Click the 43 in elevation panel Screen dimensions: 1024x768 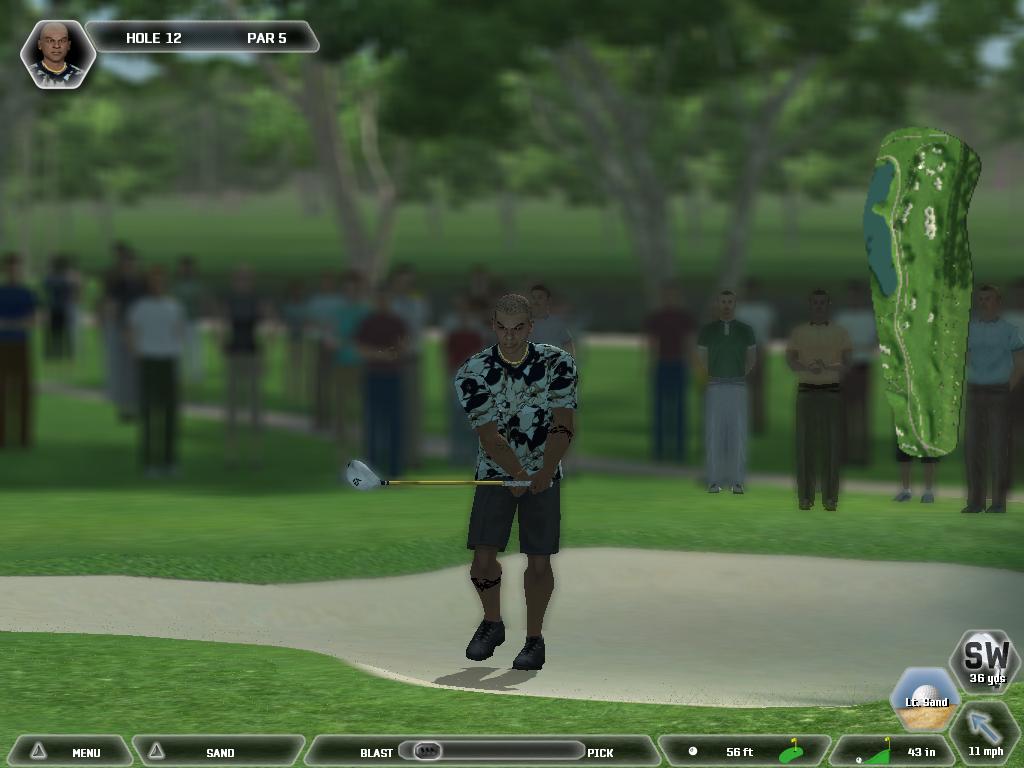(x=892, y=752)
